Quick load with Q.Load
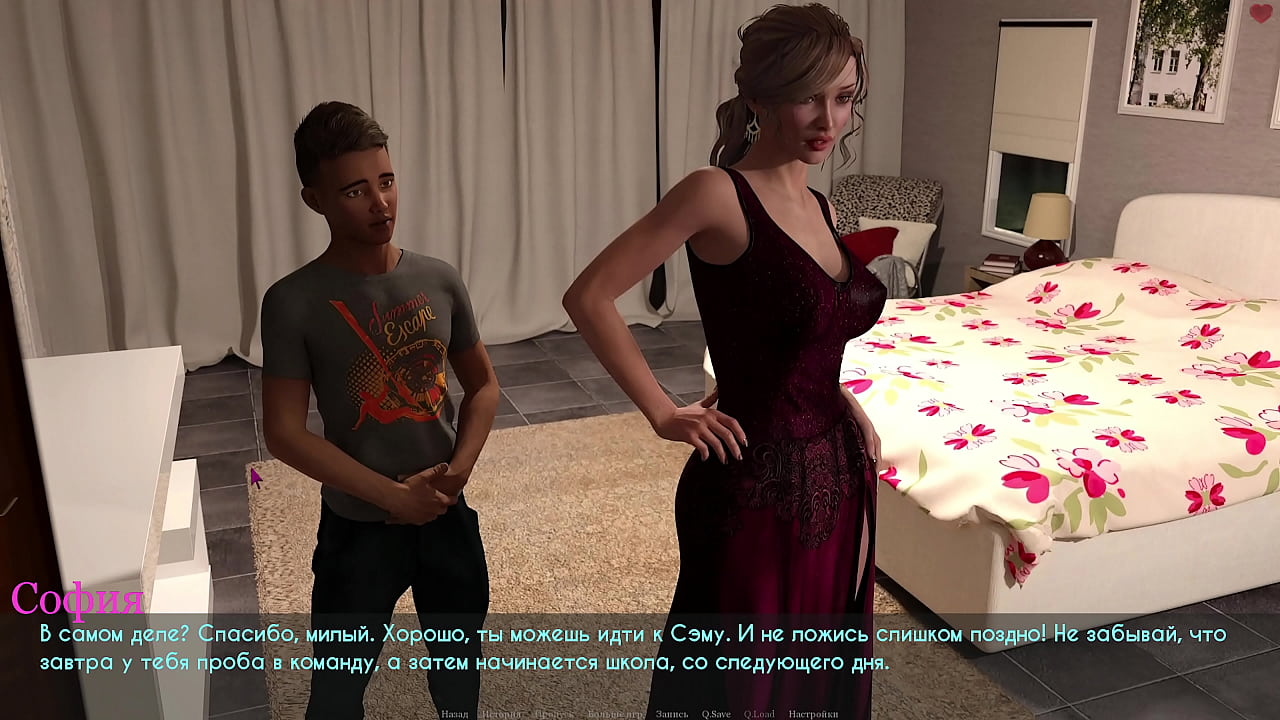 (x=760, y=714)
